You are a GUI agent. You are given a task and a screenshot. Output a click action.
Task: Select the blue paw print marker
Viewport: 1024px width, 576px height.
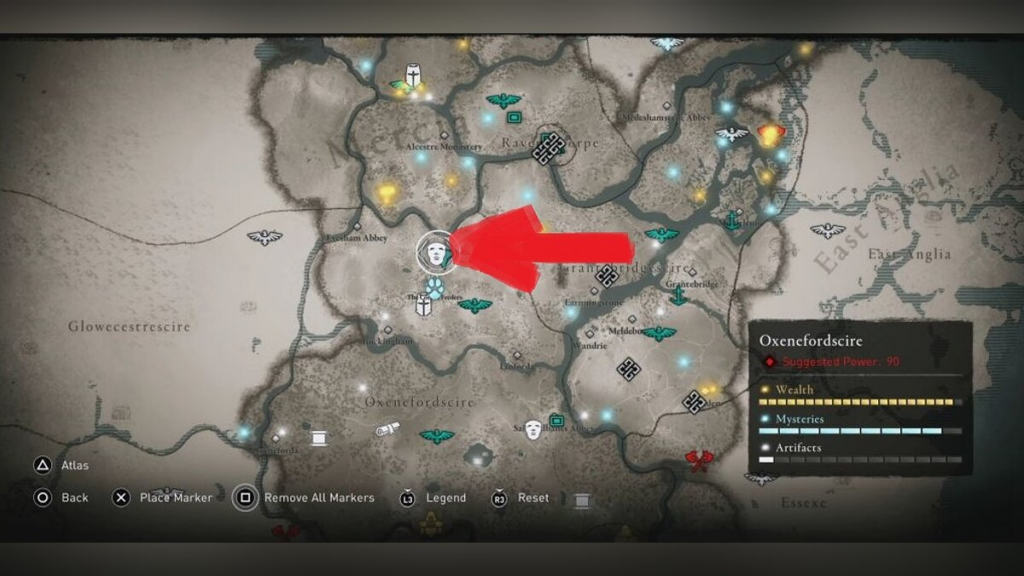click(x=435, y=289)
